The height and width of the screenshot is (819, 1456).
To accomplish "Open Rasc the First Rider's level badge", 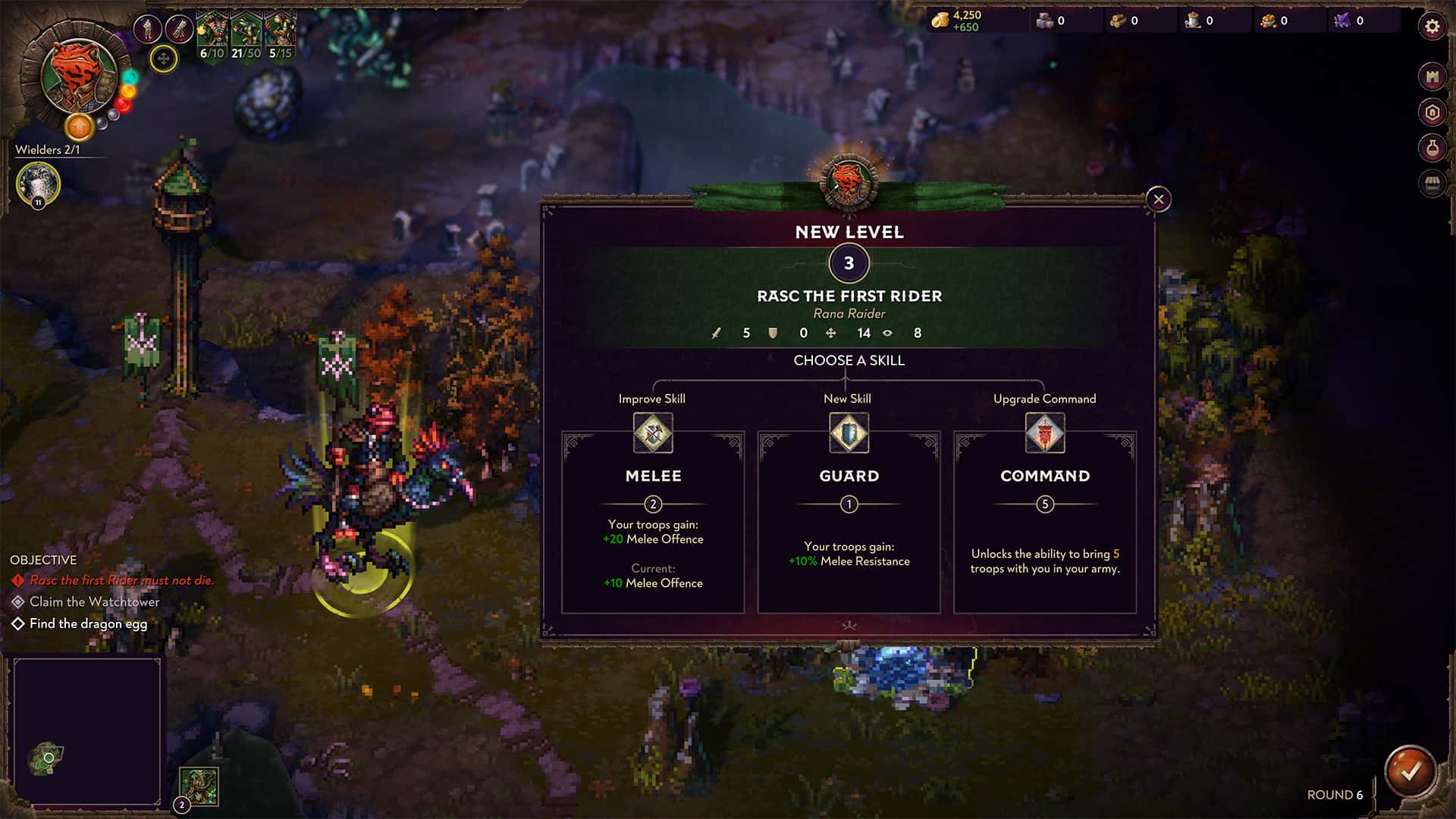I will 849,263.
